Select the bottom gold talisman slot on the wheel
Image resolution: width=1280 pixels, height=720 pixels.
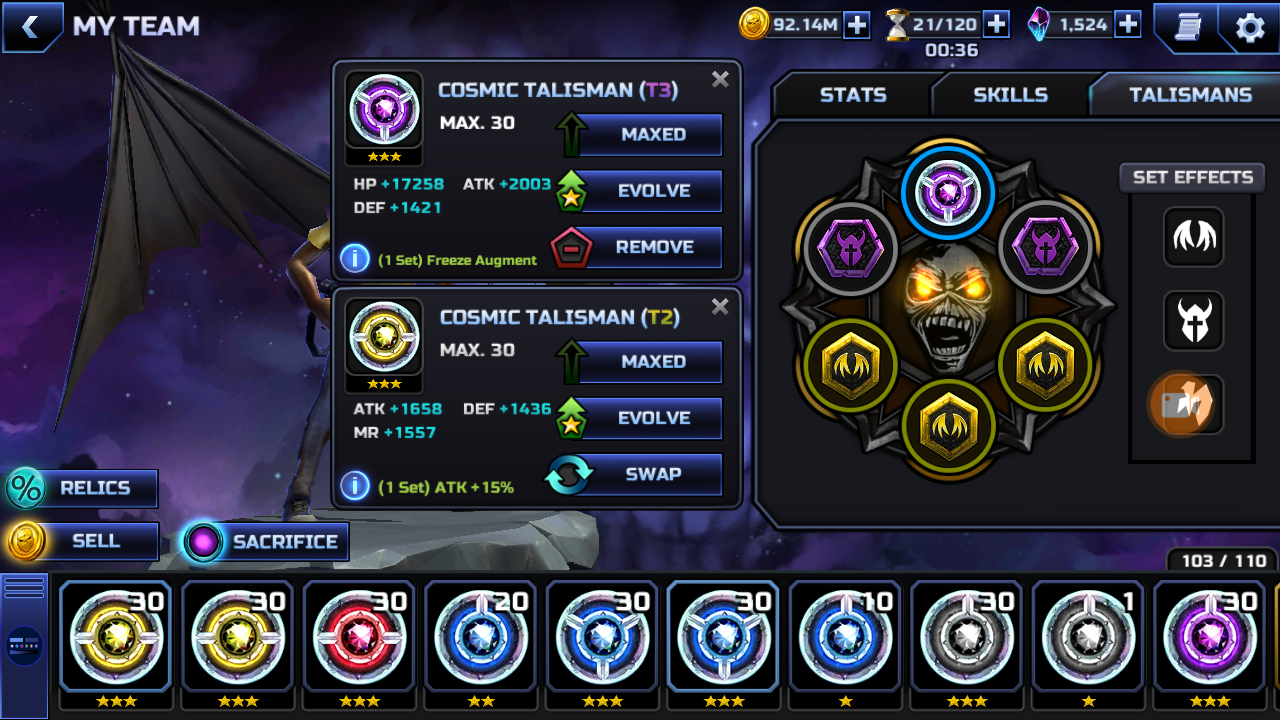[948, 426]
